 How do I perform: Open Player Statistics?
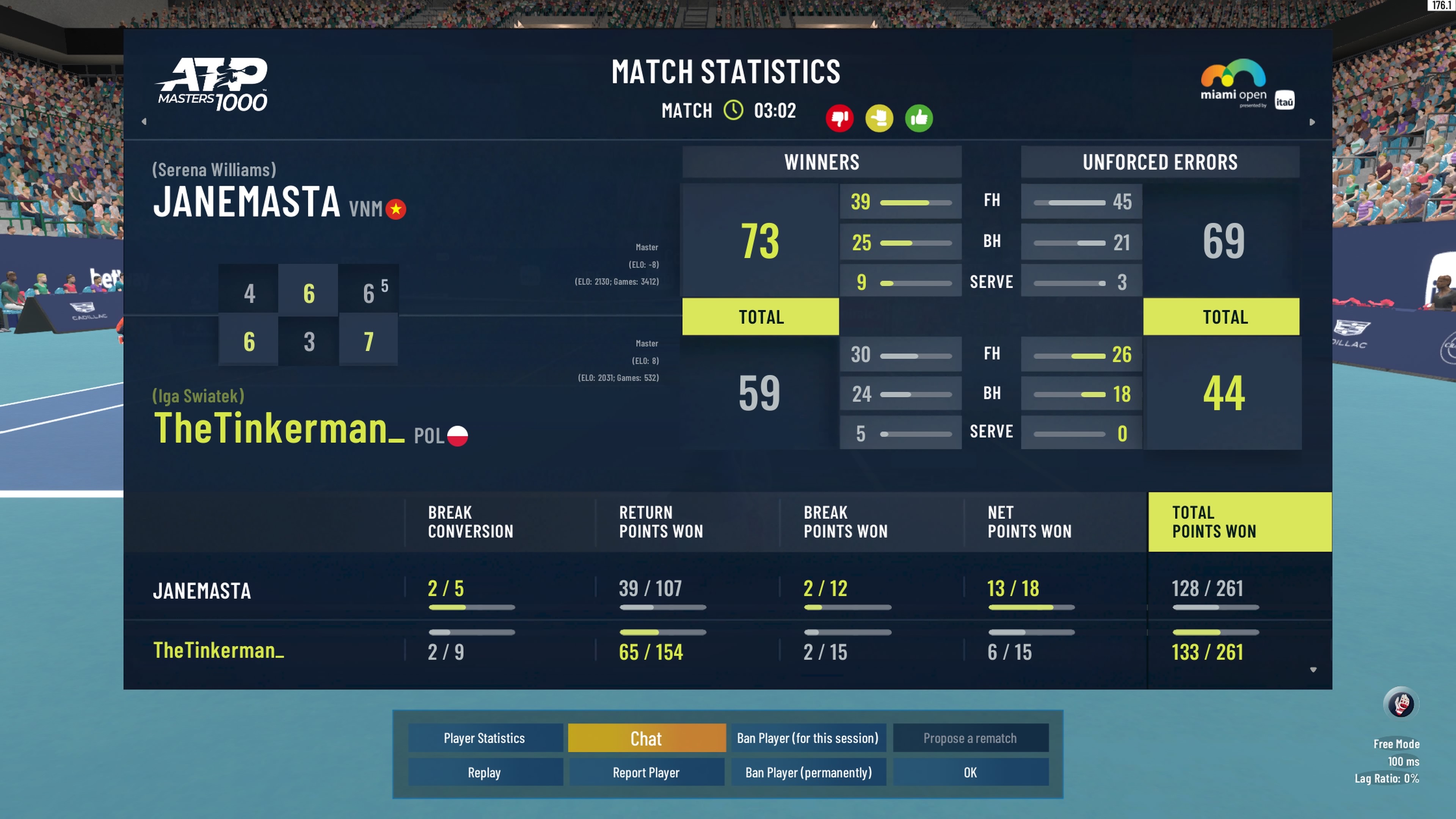485,737
